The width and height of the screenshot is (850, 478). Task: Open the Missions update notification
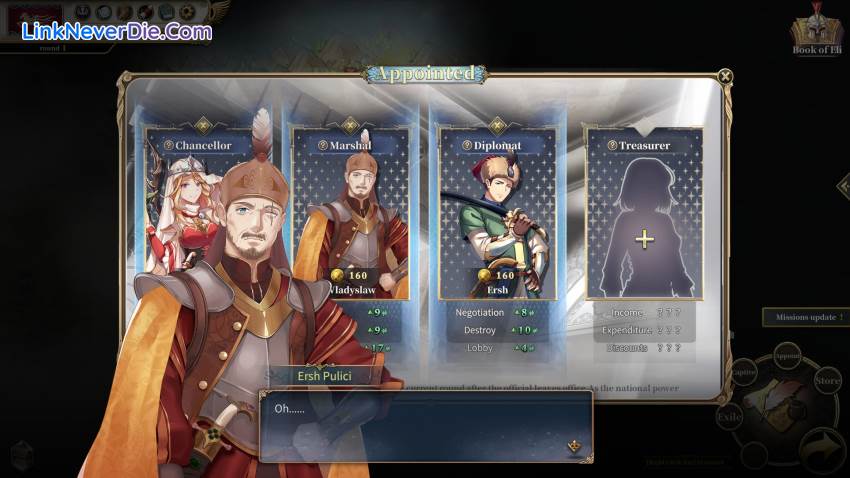click(x=806, y=317)
